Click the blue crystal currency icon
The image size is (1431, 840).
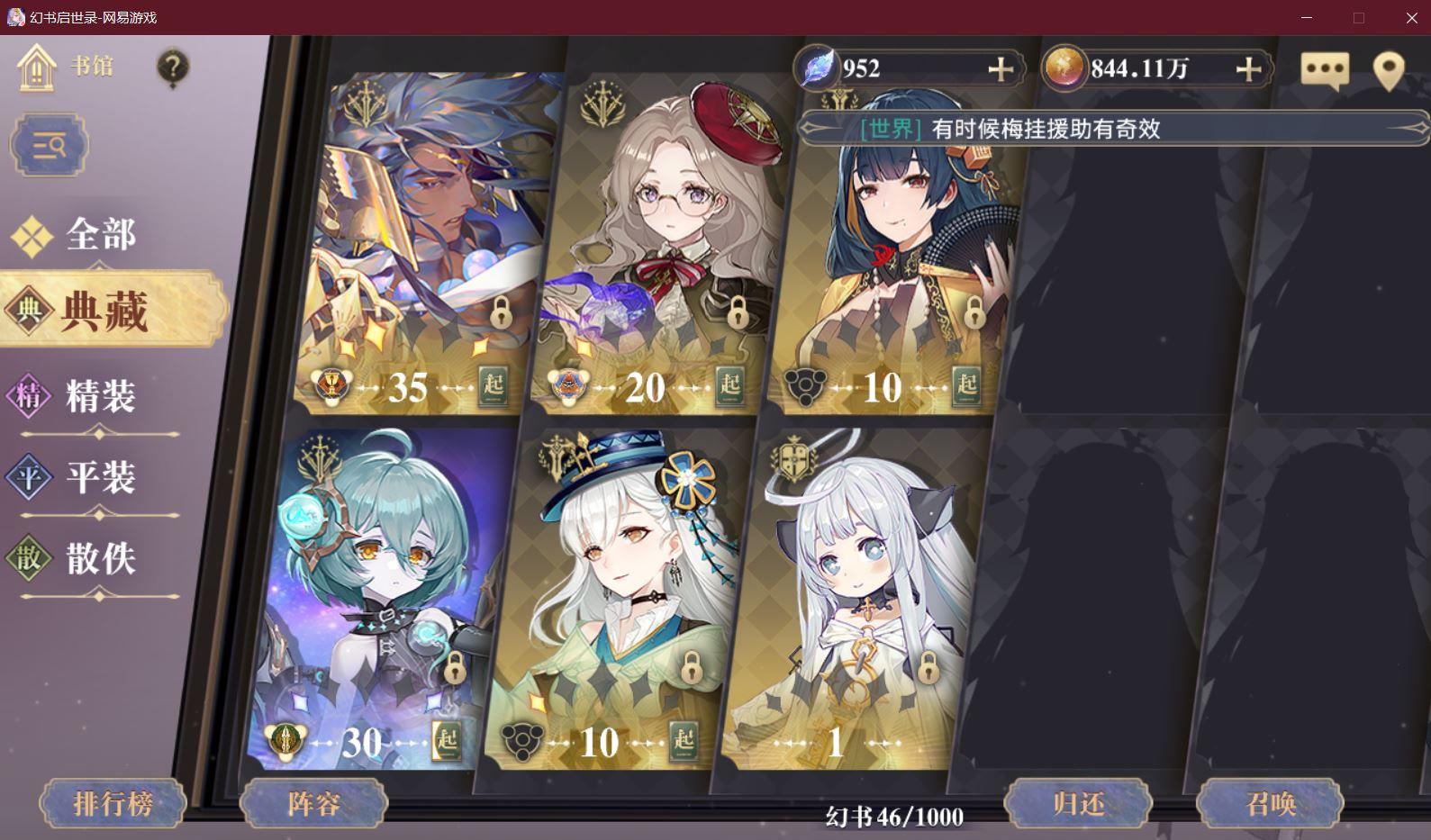tap(816, 68)
